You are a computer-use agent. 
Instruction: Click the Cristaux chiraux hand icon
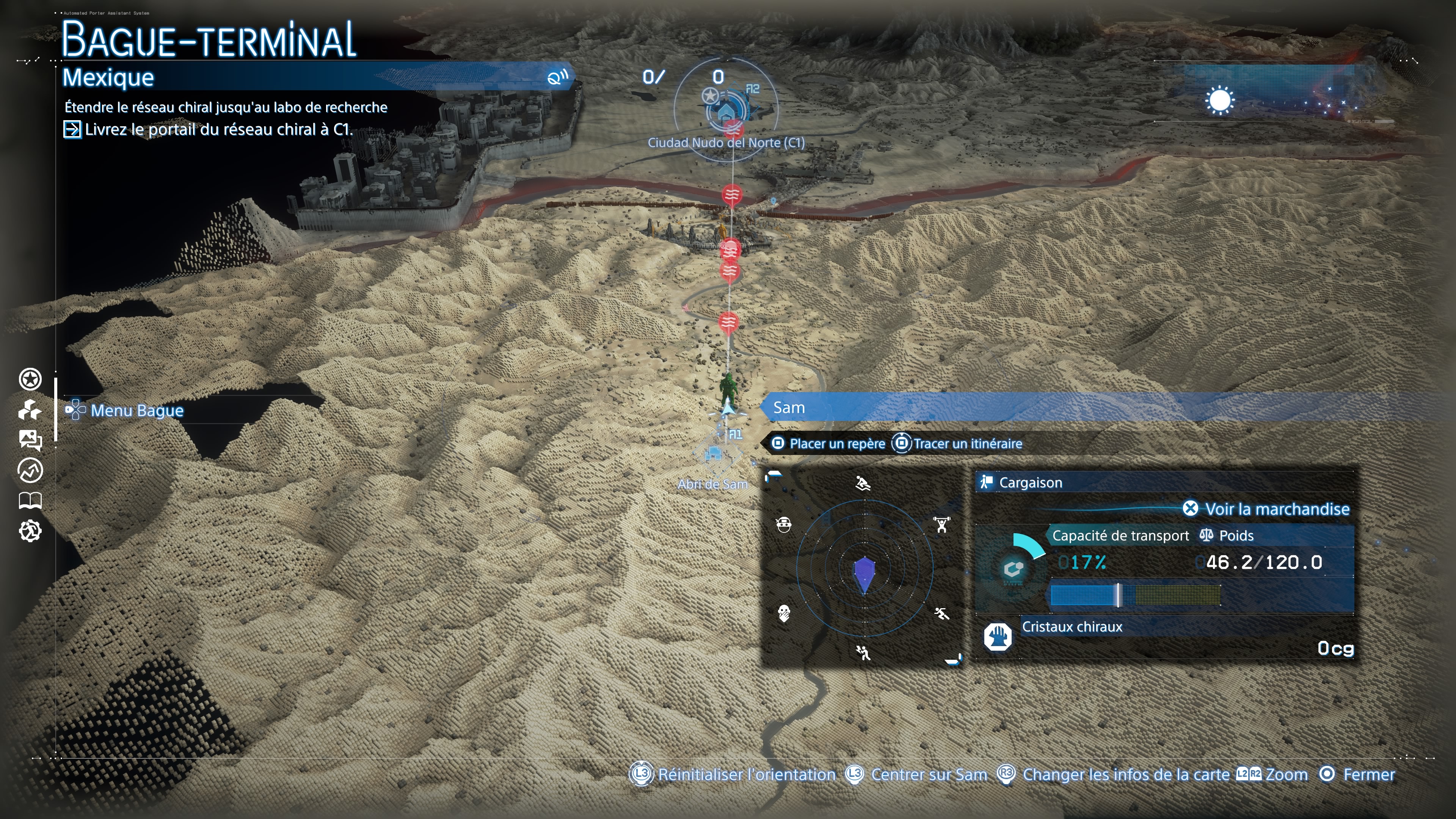tap(998, 637)
